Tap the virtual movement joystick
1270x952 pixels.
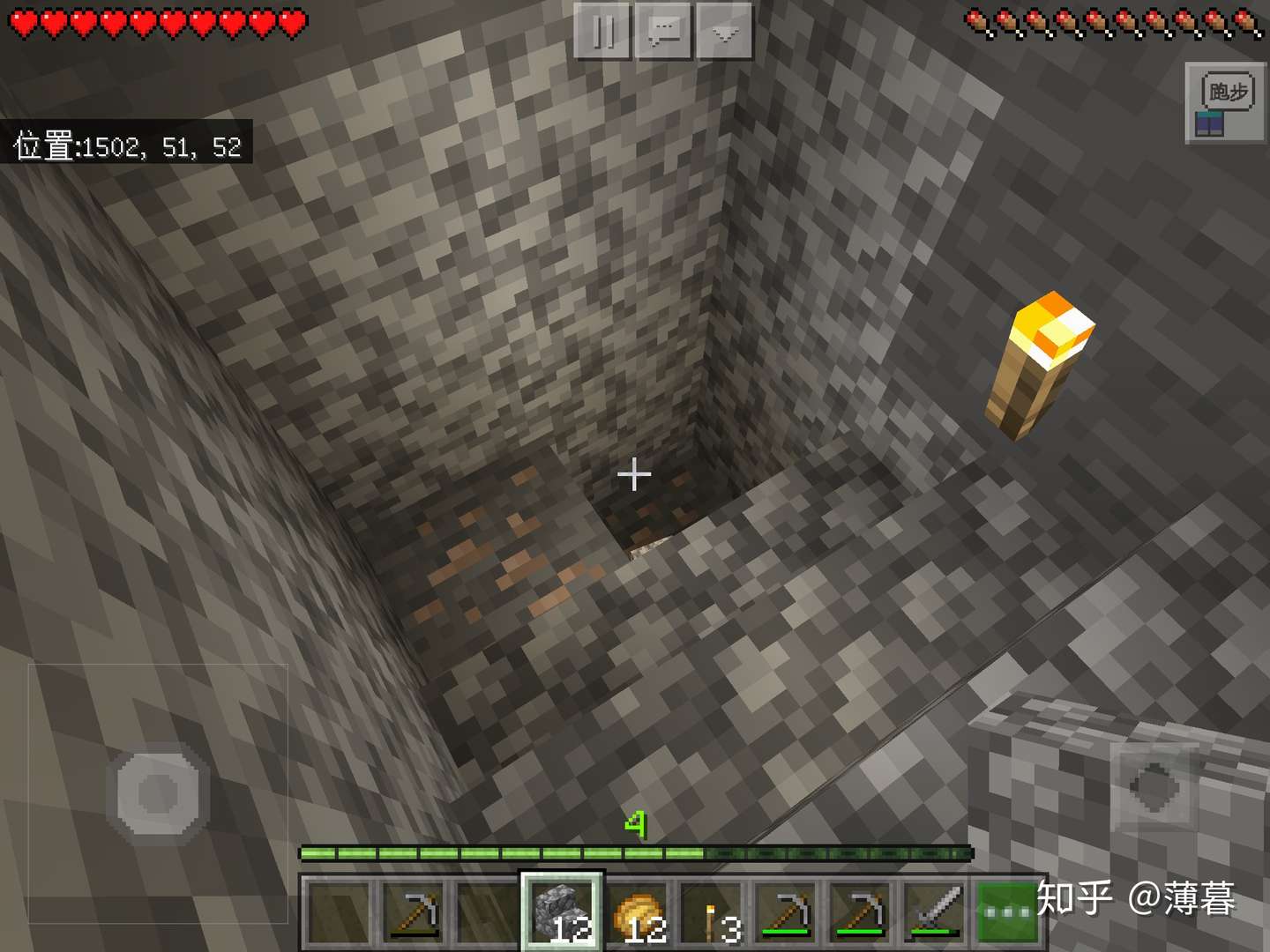(x=159, y=793)
